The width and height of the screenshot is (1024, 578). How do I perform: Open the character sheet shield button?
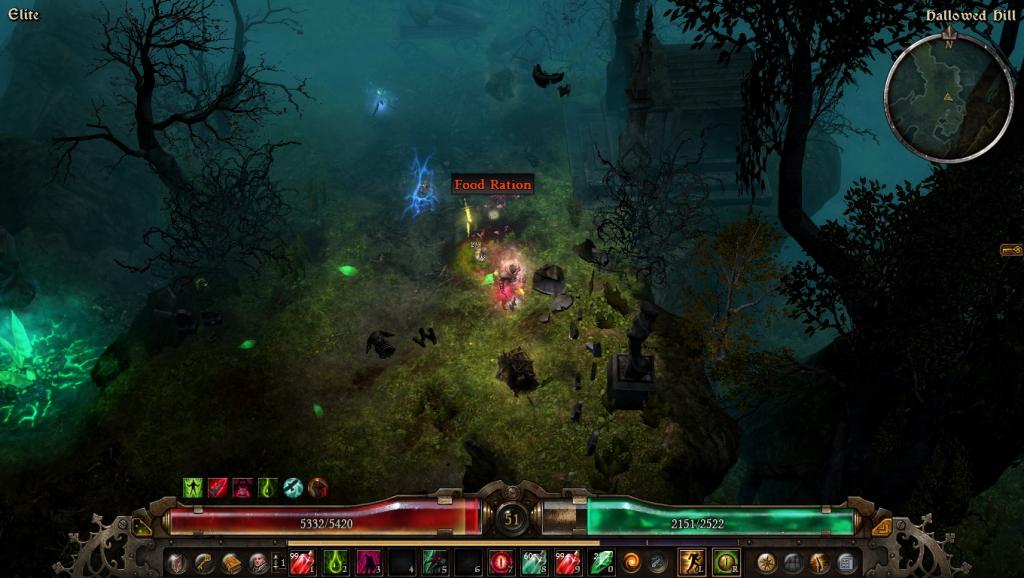(x=176, y=562)
